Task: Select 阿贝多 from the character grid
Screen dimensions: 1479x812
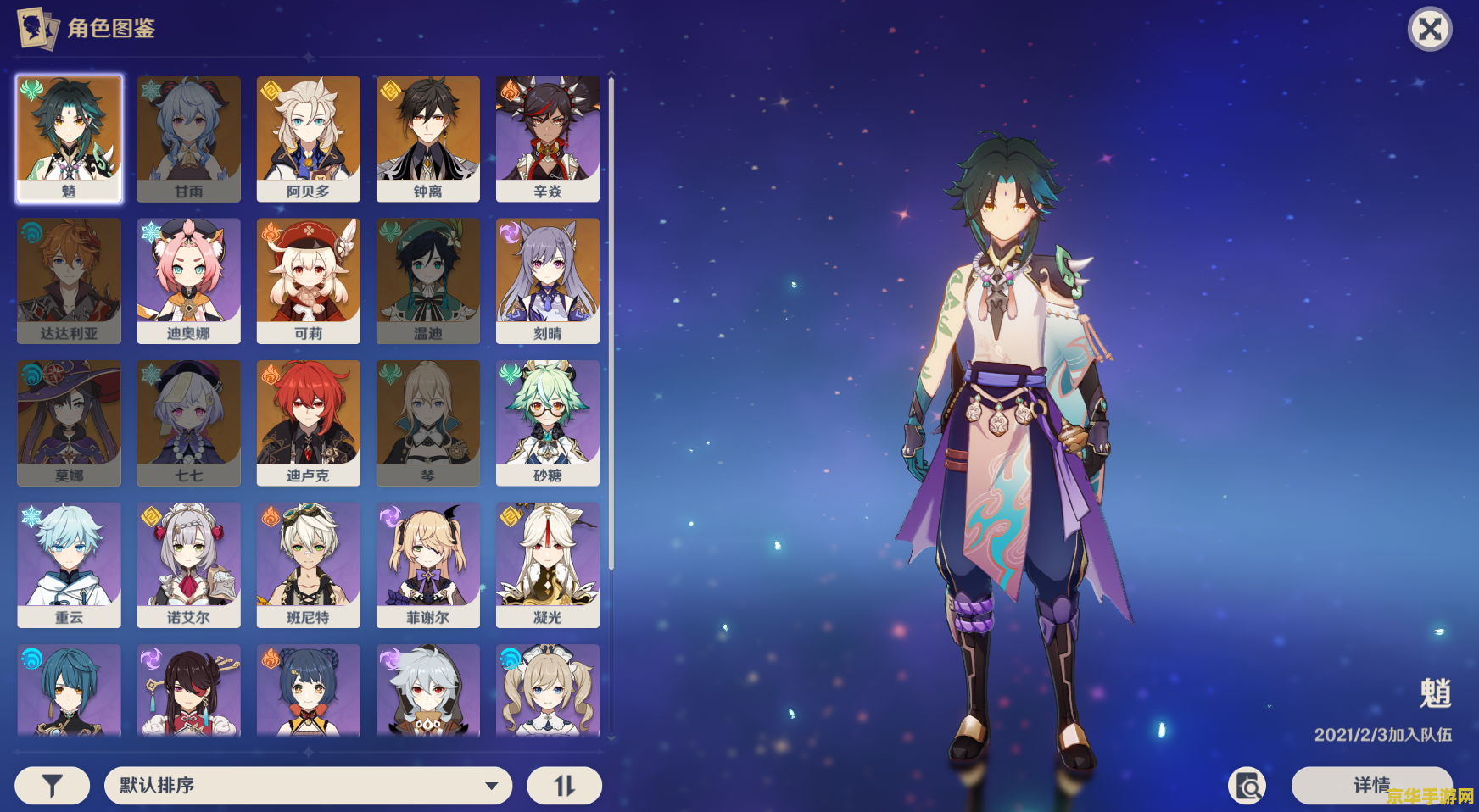Action: click(308, 139)
